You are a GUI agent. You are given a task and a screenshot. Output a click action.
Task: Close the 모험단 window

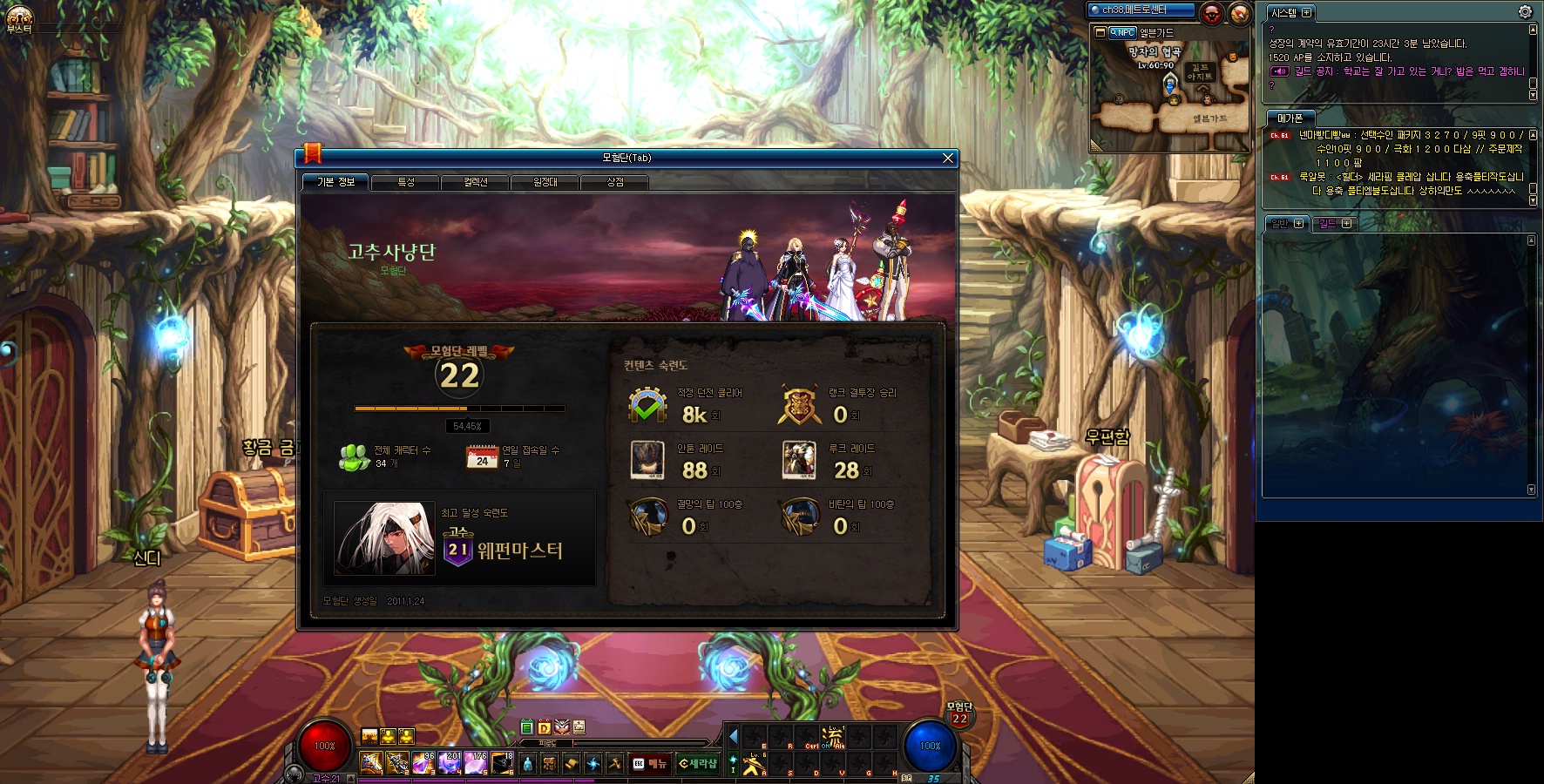tap(948, 158)
